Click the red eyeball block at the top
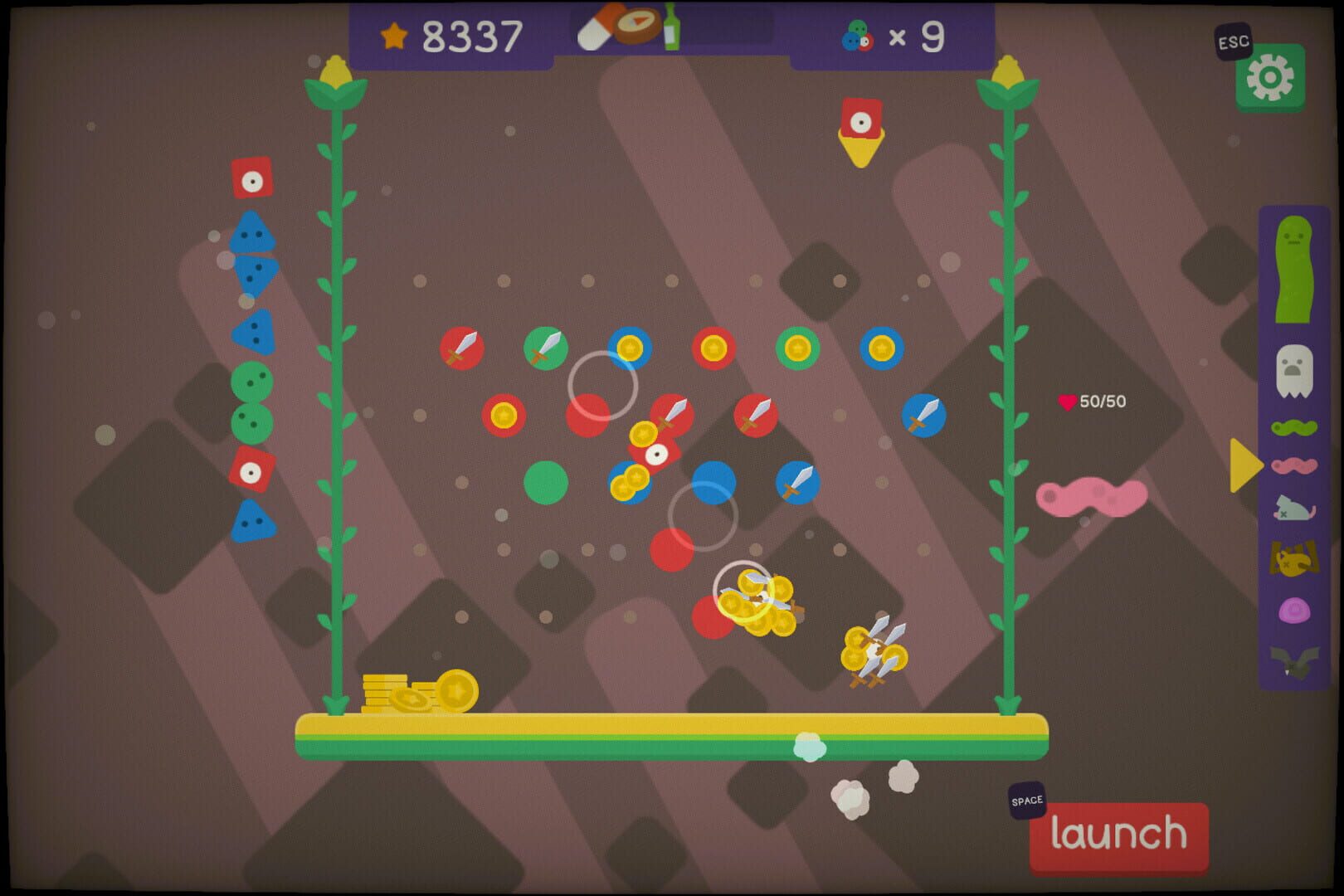The image size is (1344, 896). tap(863, 118)
